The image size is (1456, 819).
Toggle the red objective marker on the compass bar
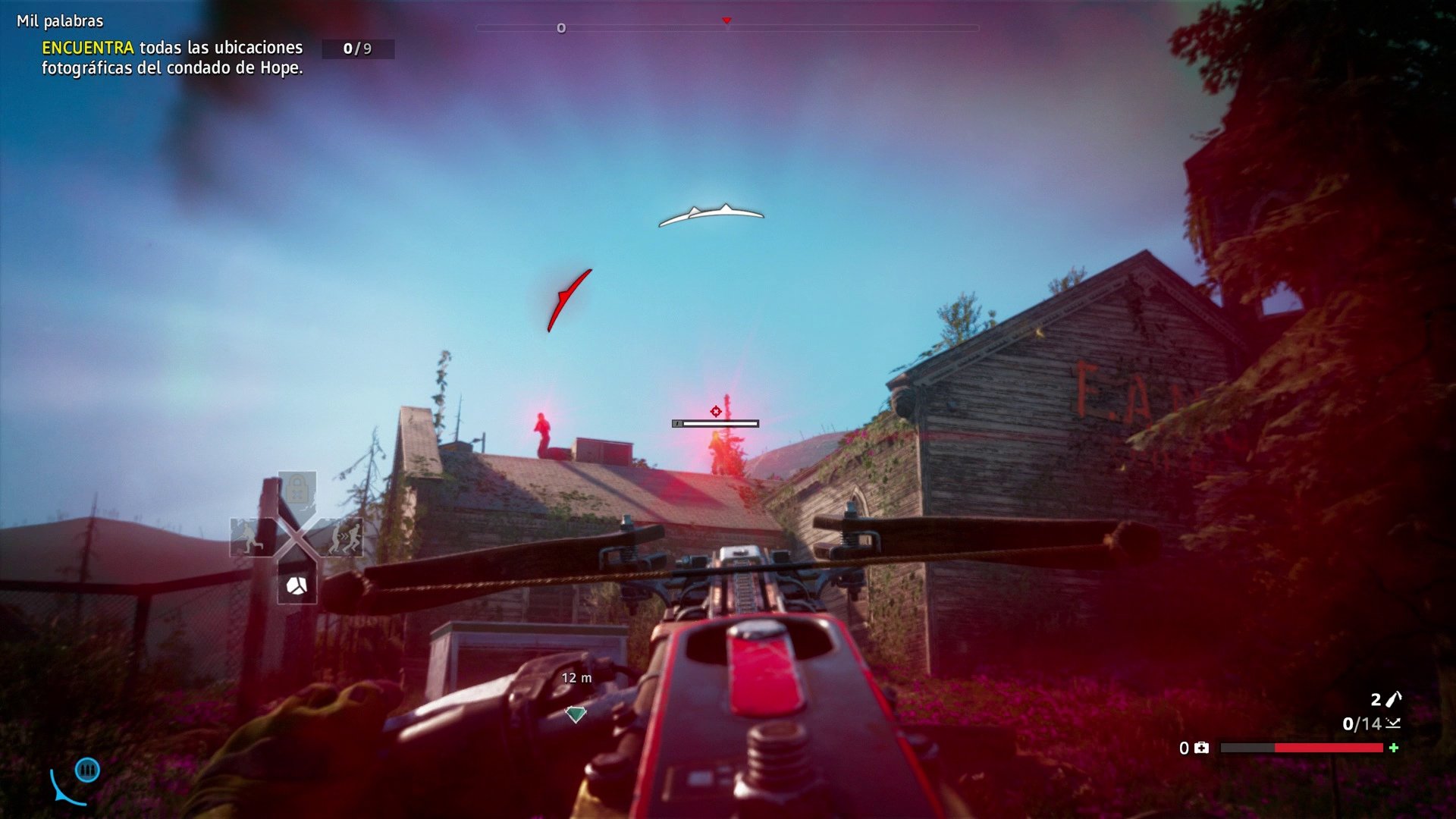click(x=726, y=22)
